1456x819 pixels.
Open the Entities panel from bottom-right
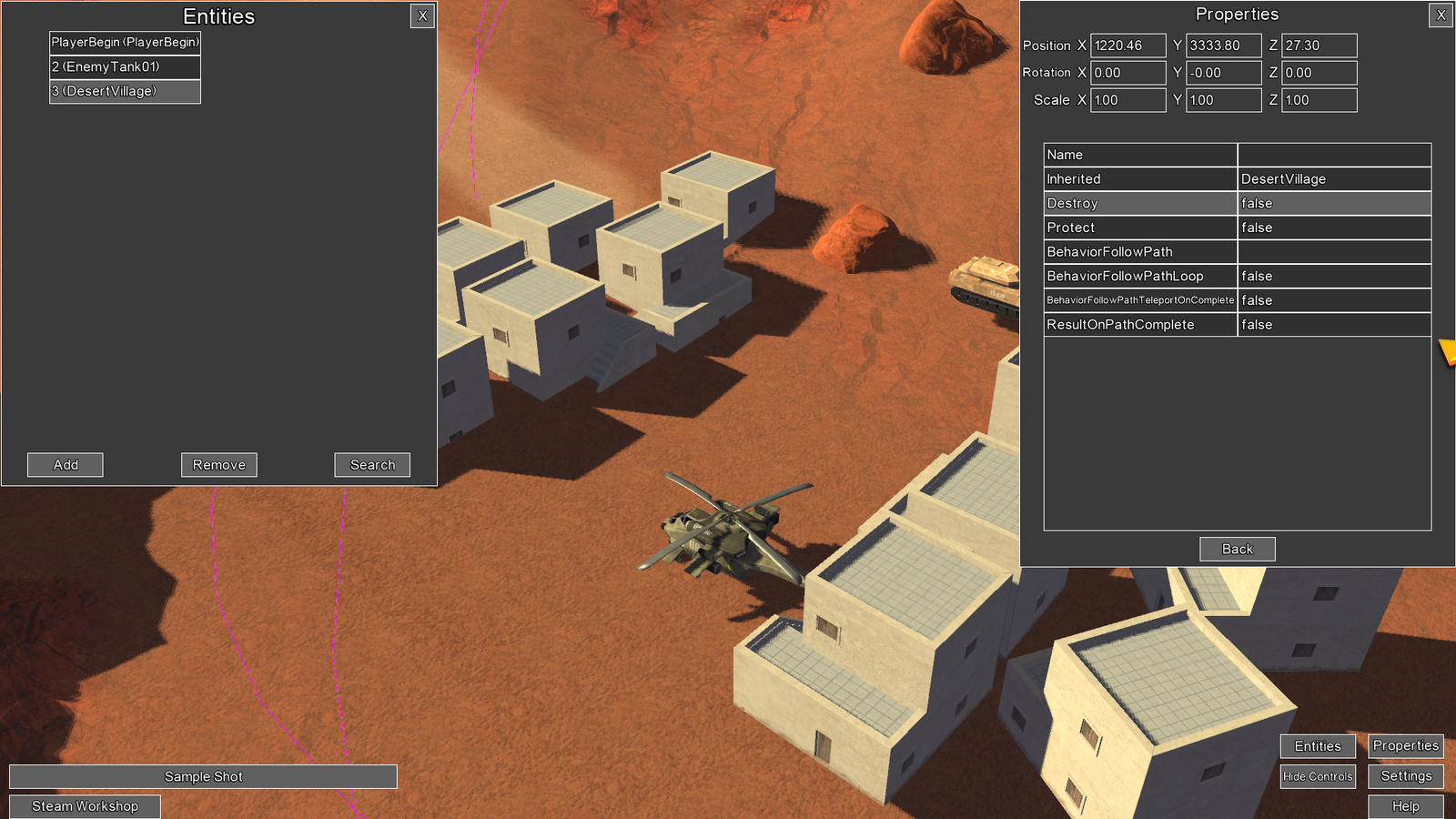coord(1317,745)
